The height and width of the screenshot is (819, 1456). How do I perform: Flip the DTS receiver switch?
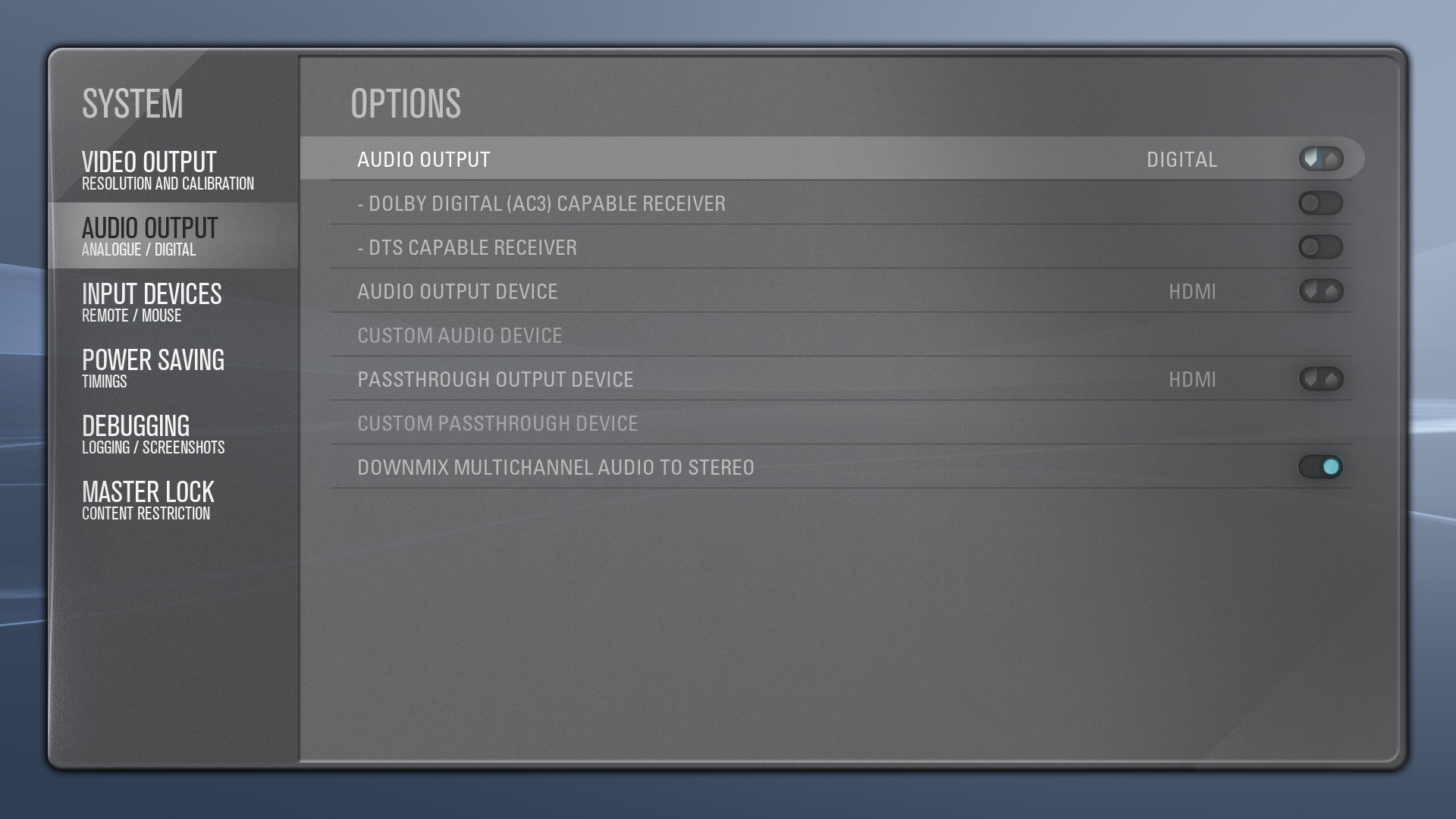click(x=1321, y=247)
